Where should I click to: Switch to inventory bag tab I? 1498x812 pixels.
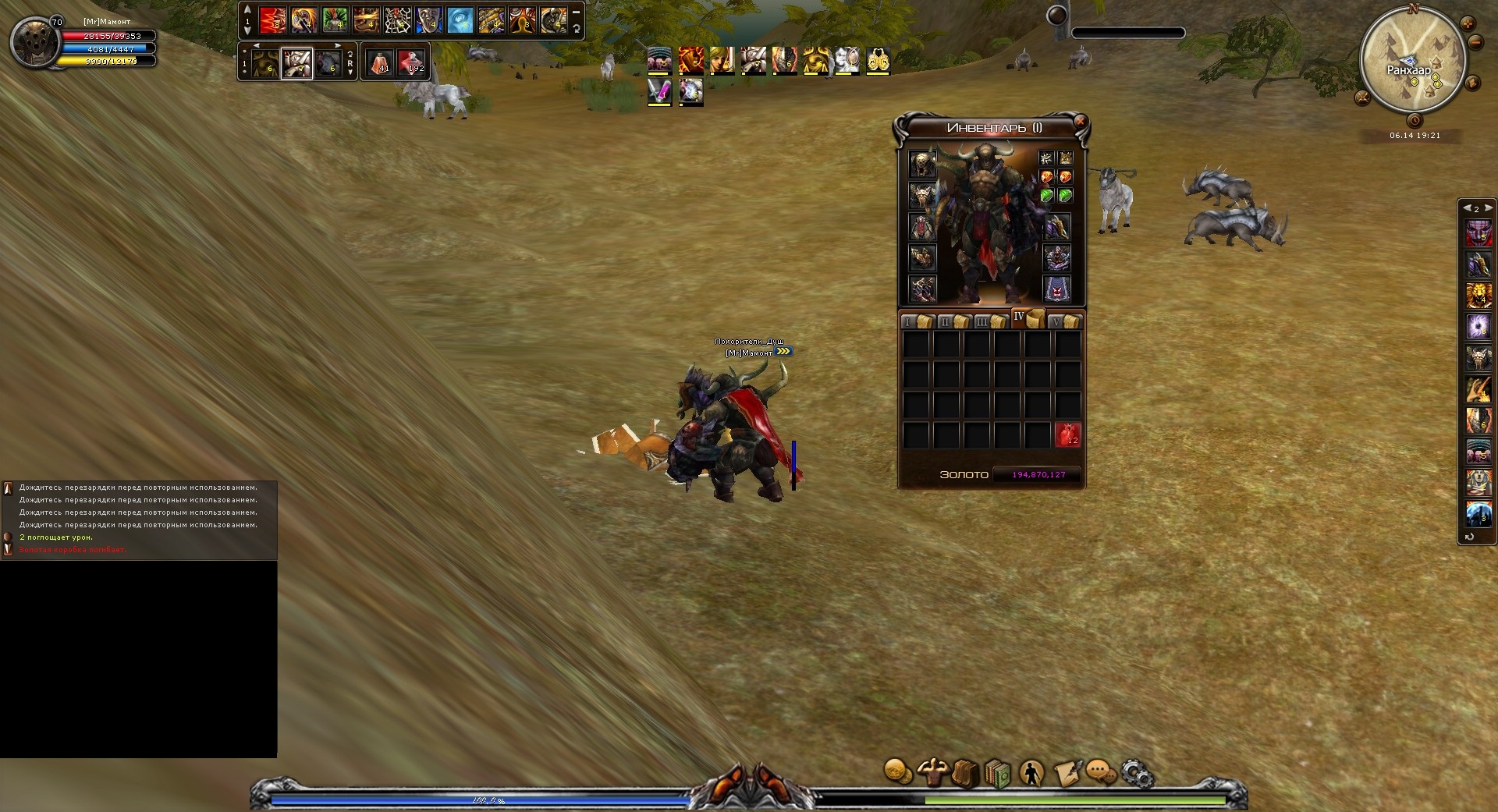tap(916, 321)
